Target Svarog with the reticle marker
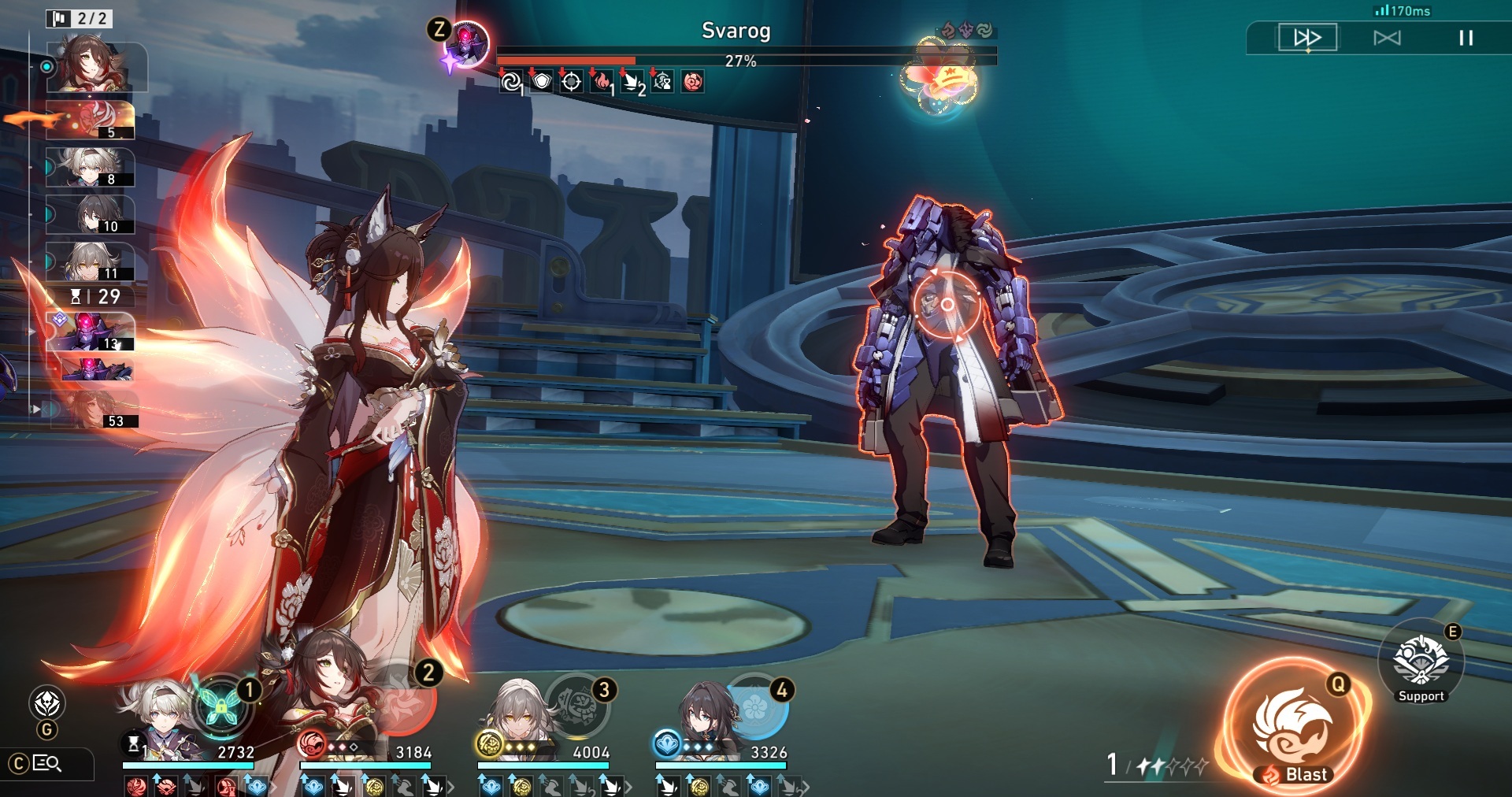Screen dimensions: 1512x797 947,304
